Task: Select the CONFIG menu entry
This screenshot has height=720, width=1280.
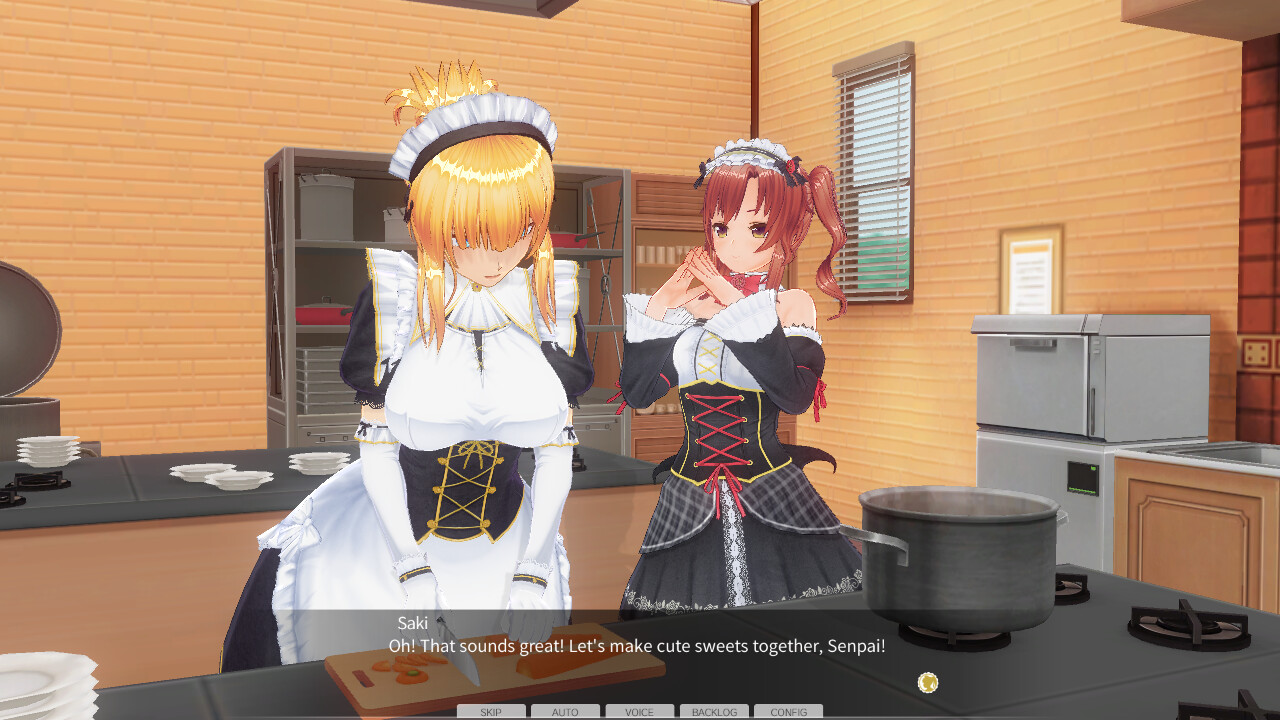Action: [789, 712]
